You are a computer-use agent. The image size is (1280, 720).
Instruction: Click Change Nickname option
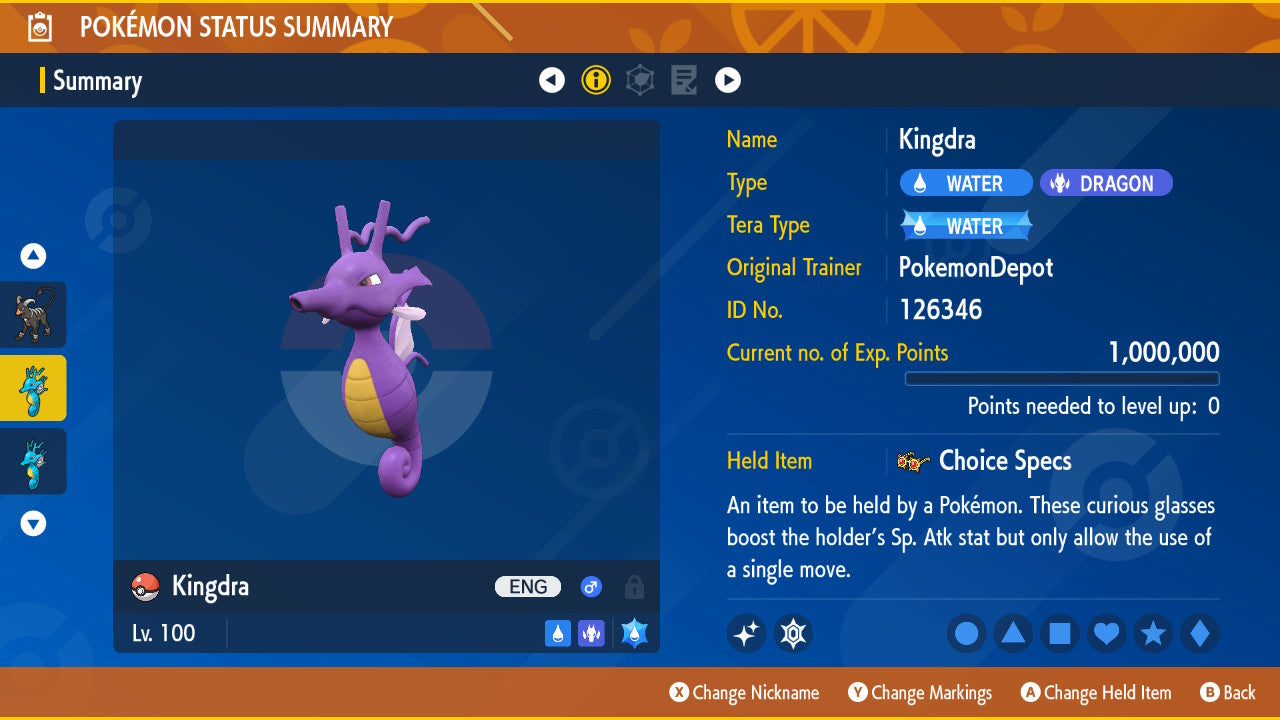744,692
